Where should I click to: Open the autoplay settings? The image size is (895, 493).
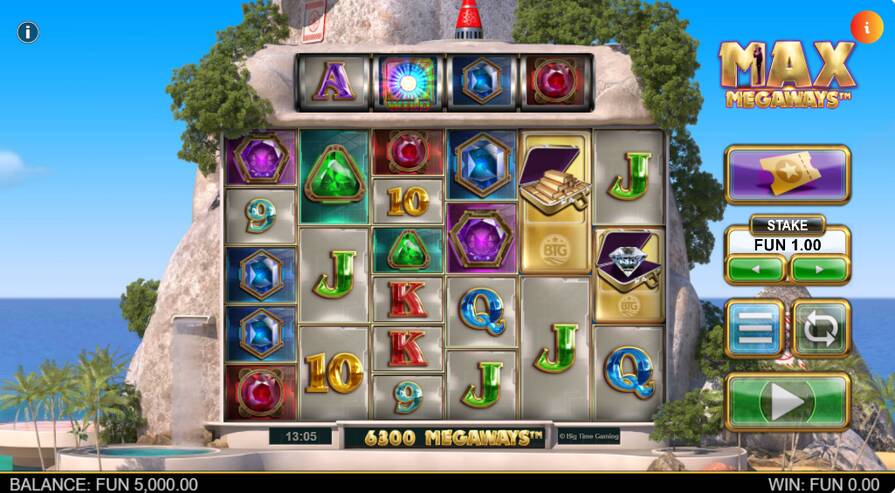click(x=821, y=327)
